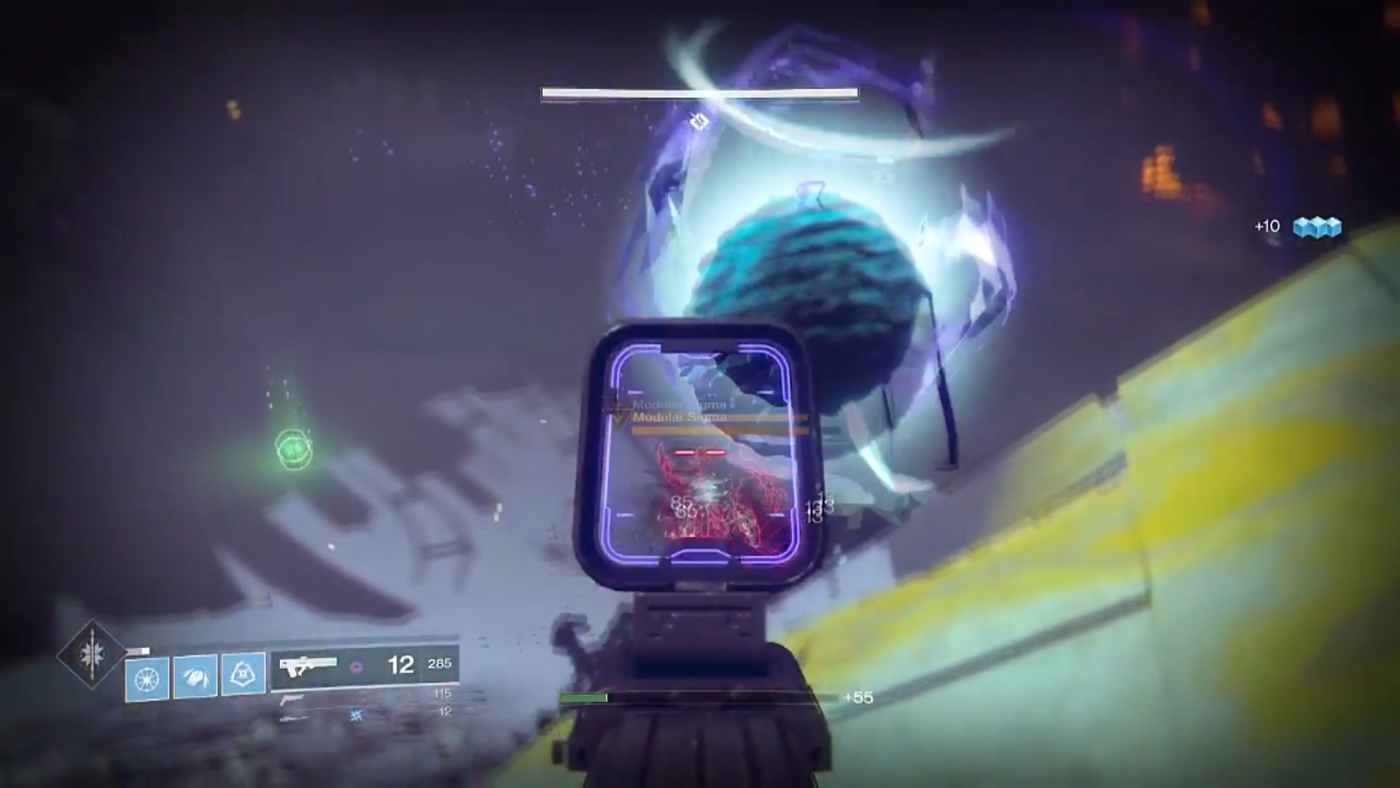Click the boss shield status icon
This screenshot has width=1400, height=788.
click(699, 121)
